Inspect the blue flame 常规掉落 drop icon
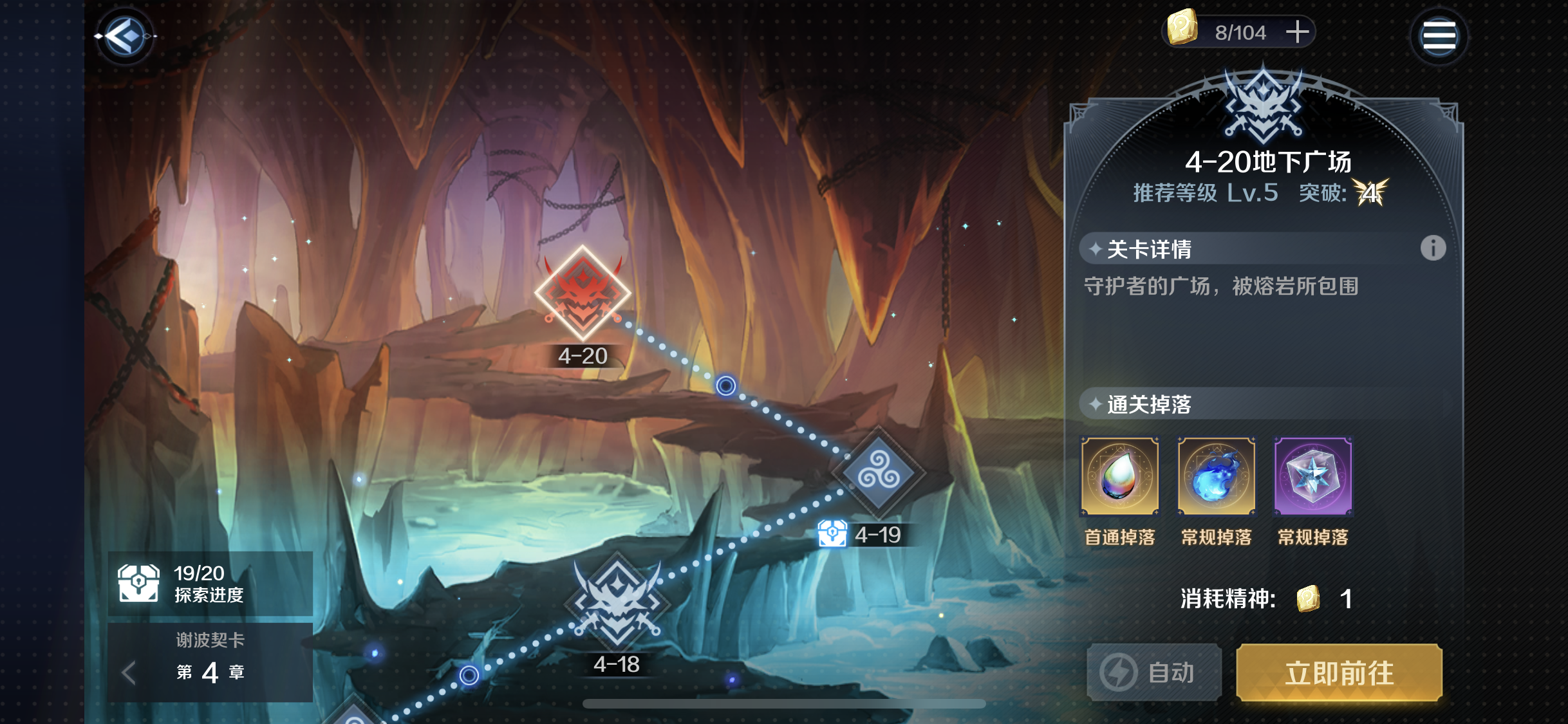The width and height of the screenshot is (1568, 724). (1215, 475)
